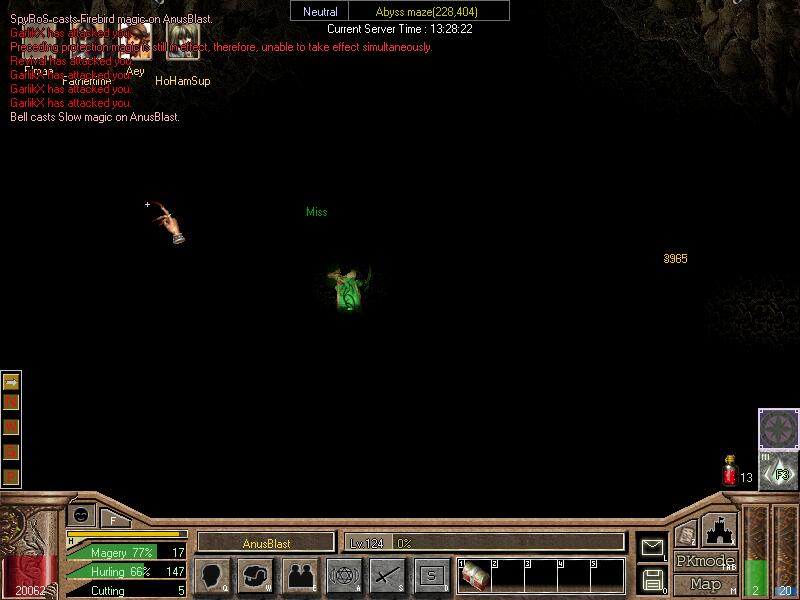800x600 pixels.
Task: Open the castle silhouette icon
Action: pyautogui.click(x=720, y=529)
